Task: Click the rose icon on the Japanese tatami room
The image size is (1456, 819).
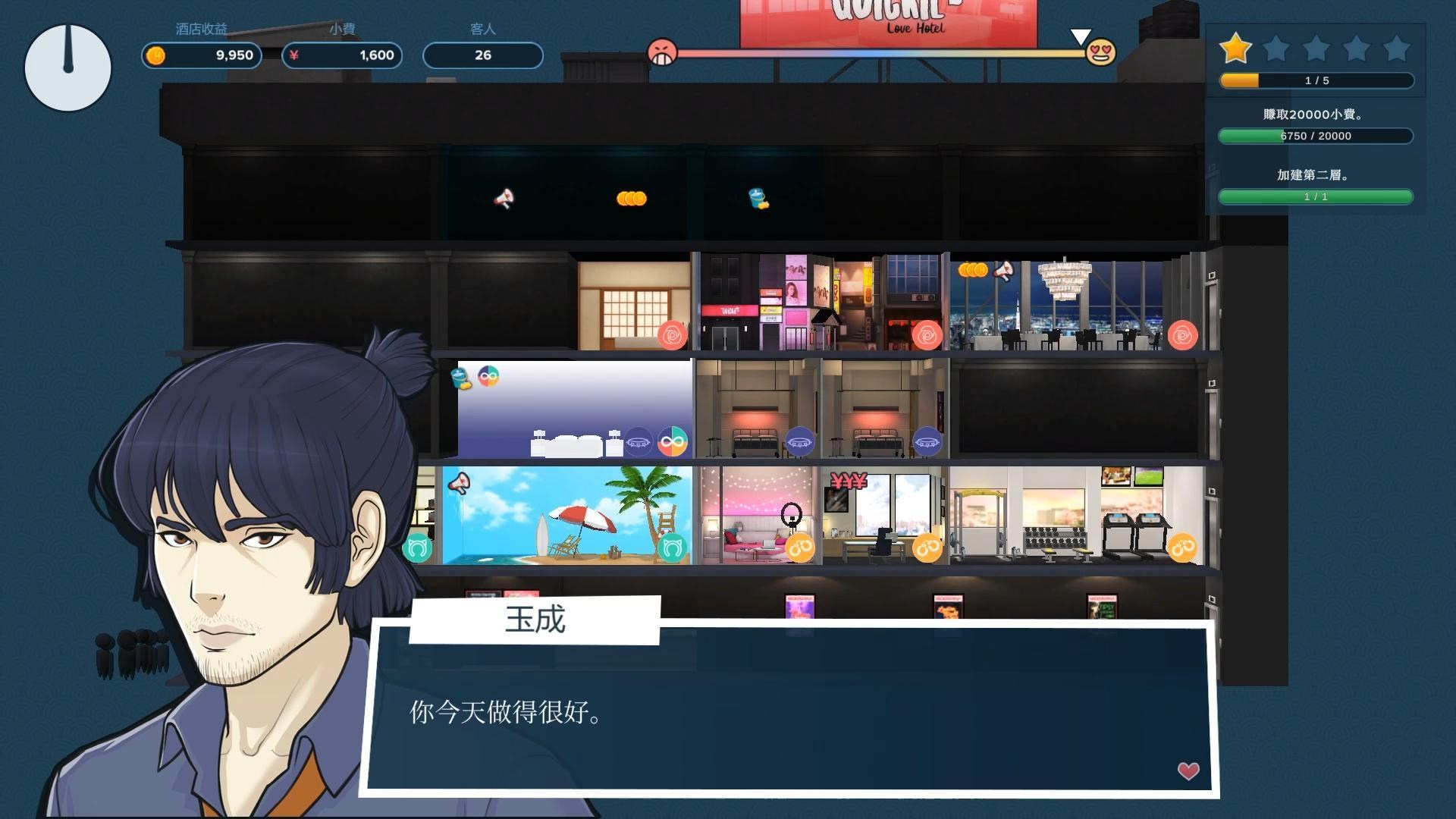Action: 671,336
